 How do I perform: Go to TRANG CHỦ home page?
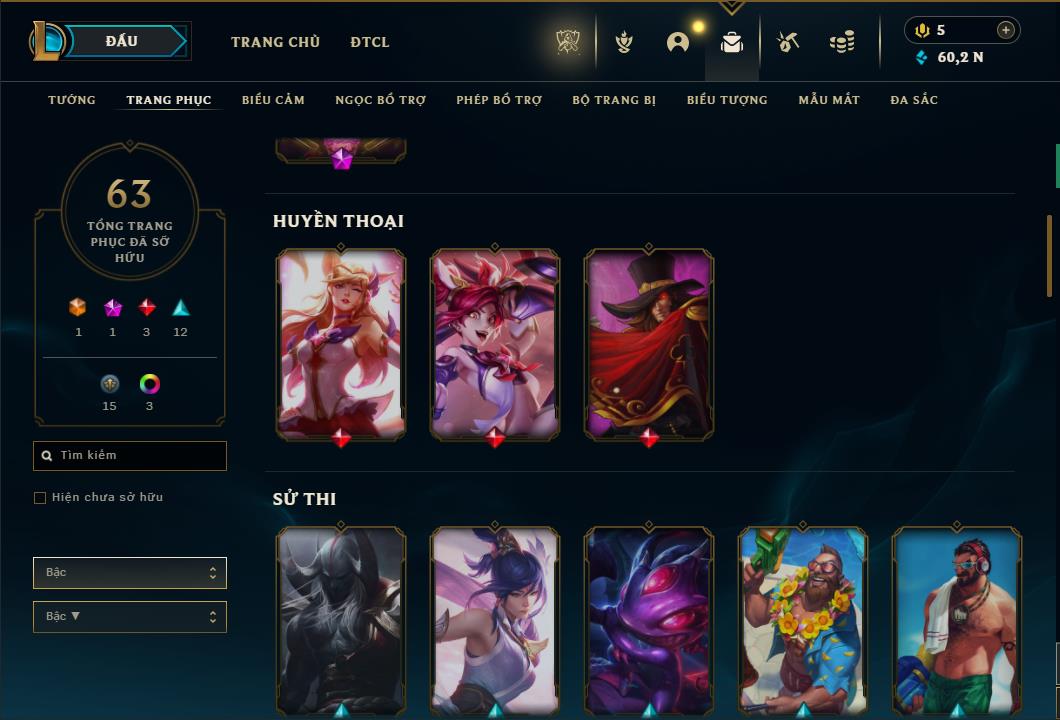(x=275, y=42)
